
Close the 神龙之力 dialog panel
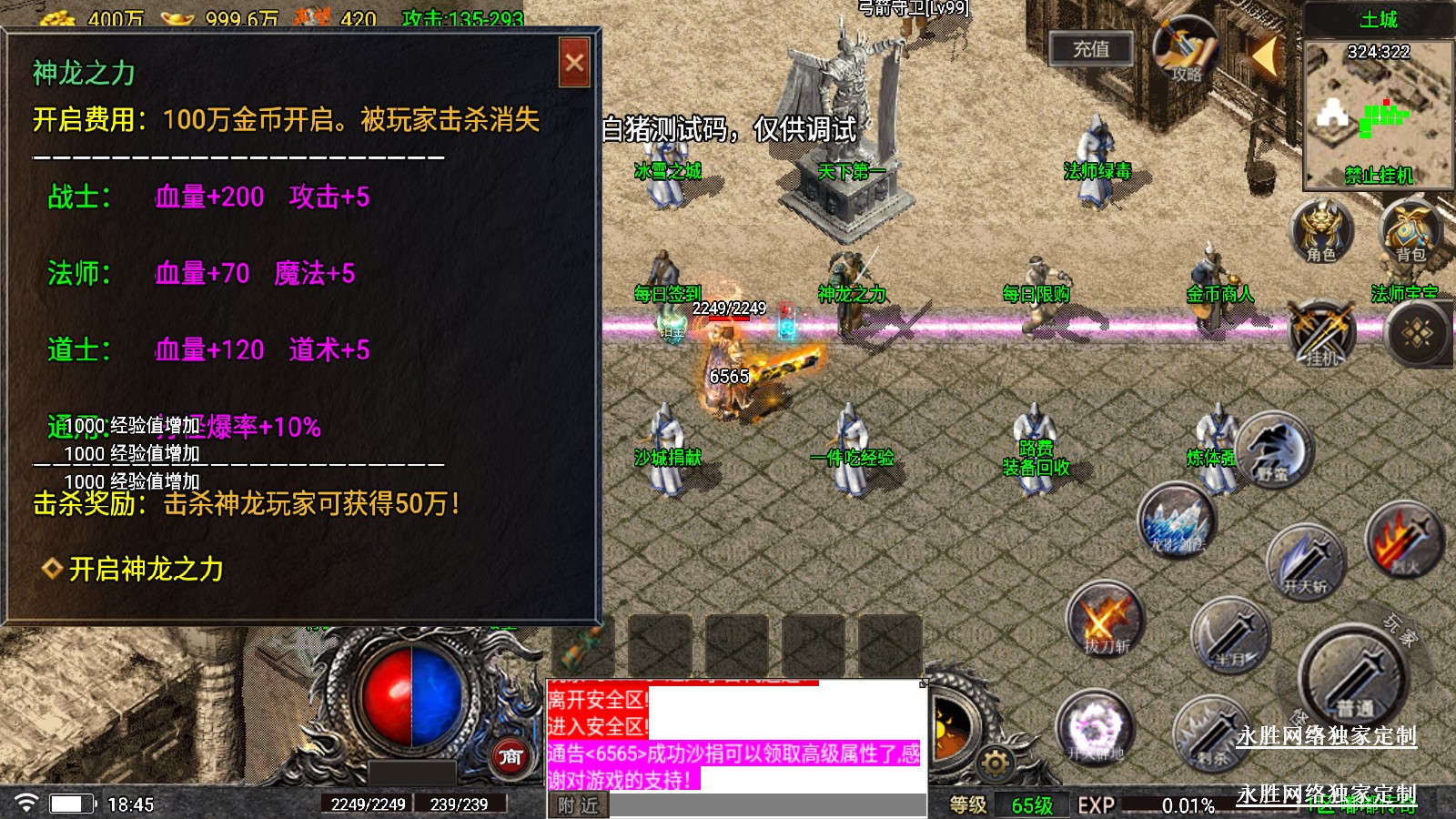click(x=574, y=63)
